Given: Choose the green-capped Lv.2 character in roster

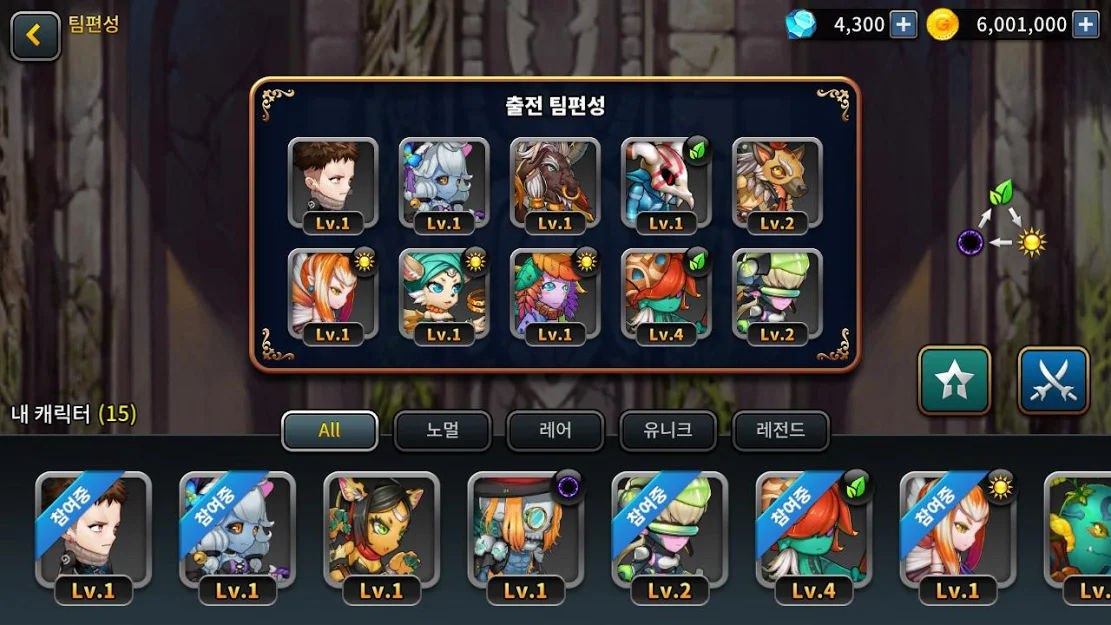Looking at the screenshot, I should (669, 532).
